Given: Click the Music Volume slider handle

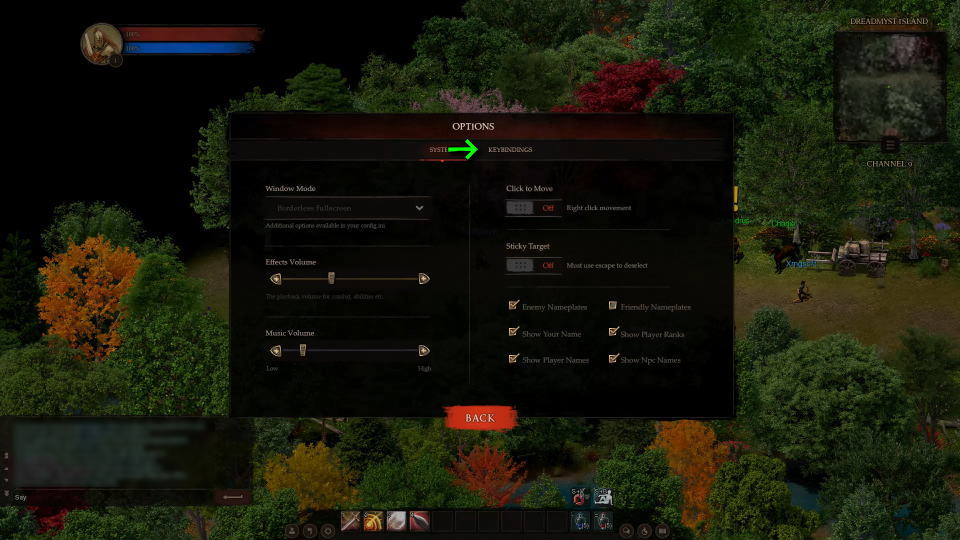Looking at the screenshot, I should pos(302,350).
